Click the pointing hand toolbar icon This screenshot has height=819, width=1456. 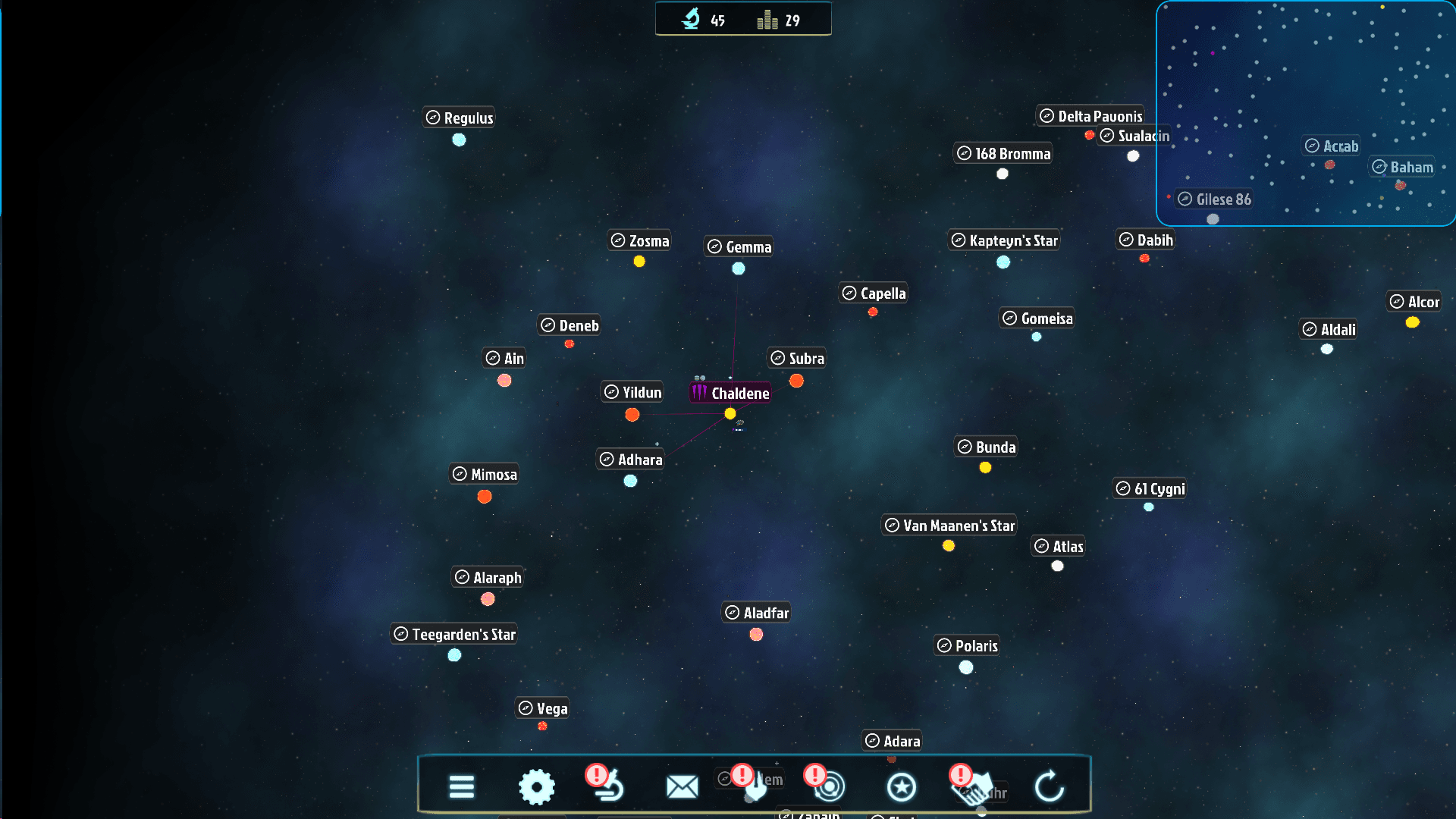(755, 786)
